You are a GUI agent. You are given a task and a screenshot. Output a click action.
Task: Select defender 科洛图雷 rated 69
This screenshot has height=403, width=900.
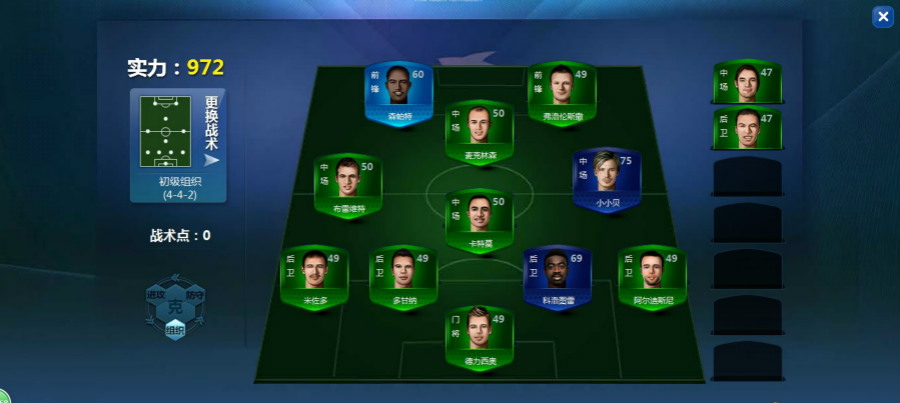click(558, 277)
